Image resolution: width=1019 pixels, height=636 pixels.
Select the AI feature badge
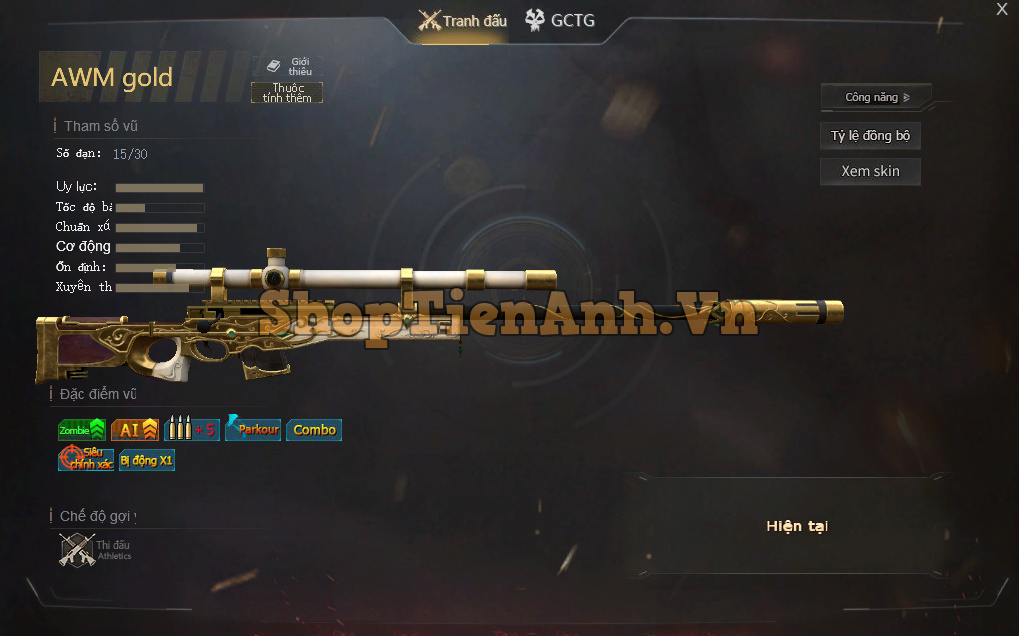(134, 430)
